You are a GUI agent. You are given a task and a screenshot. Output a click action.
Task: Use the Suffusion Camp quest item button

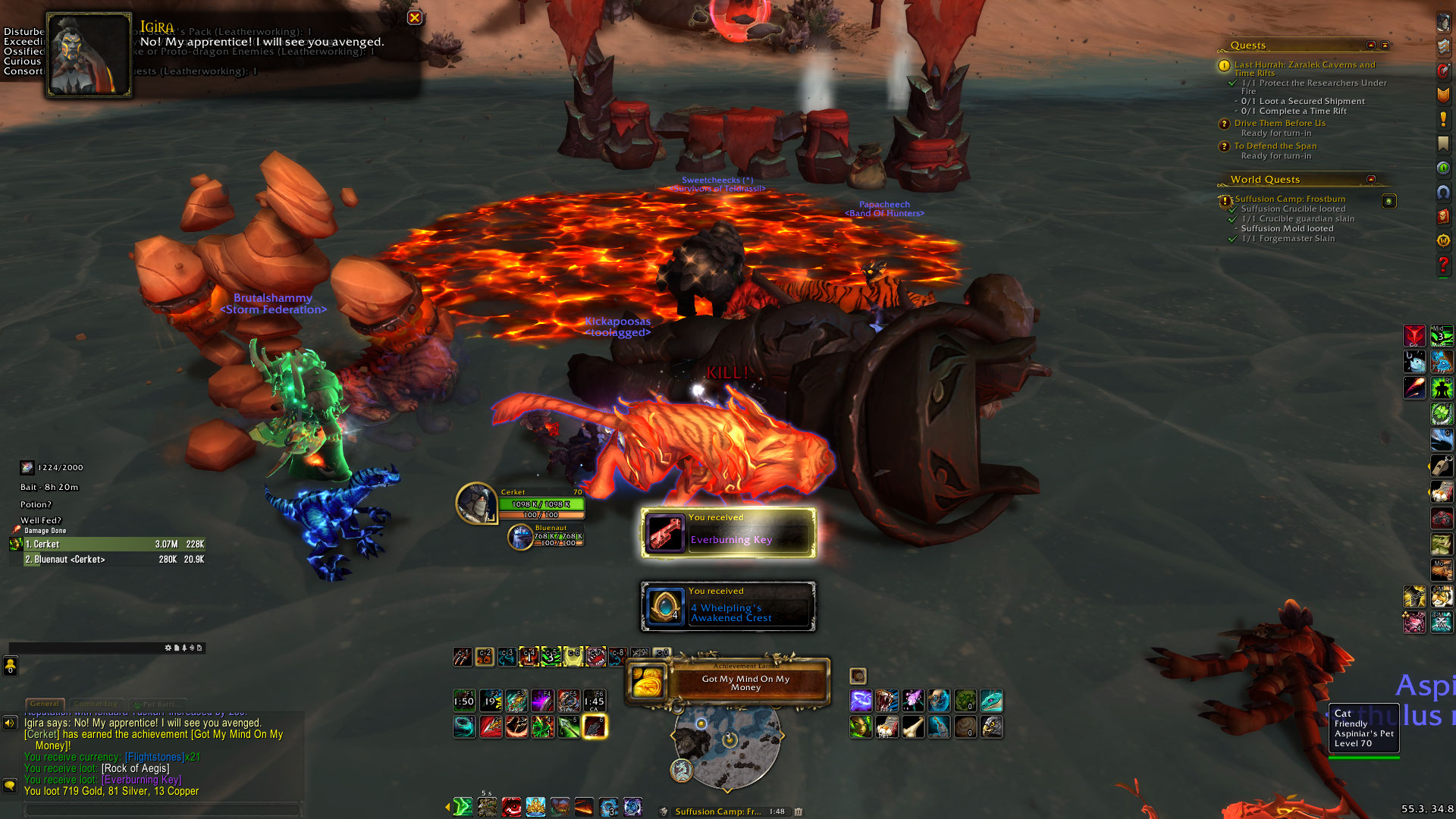(1389, 201)
